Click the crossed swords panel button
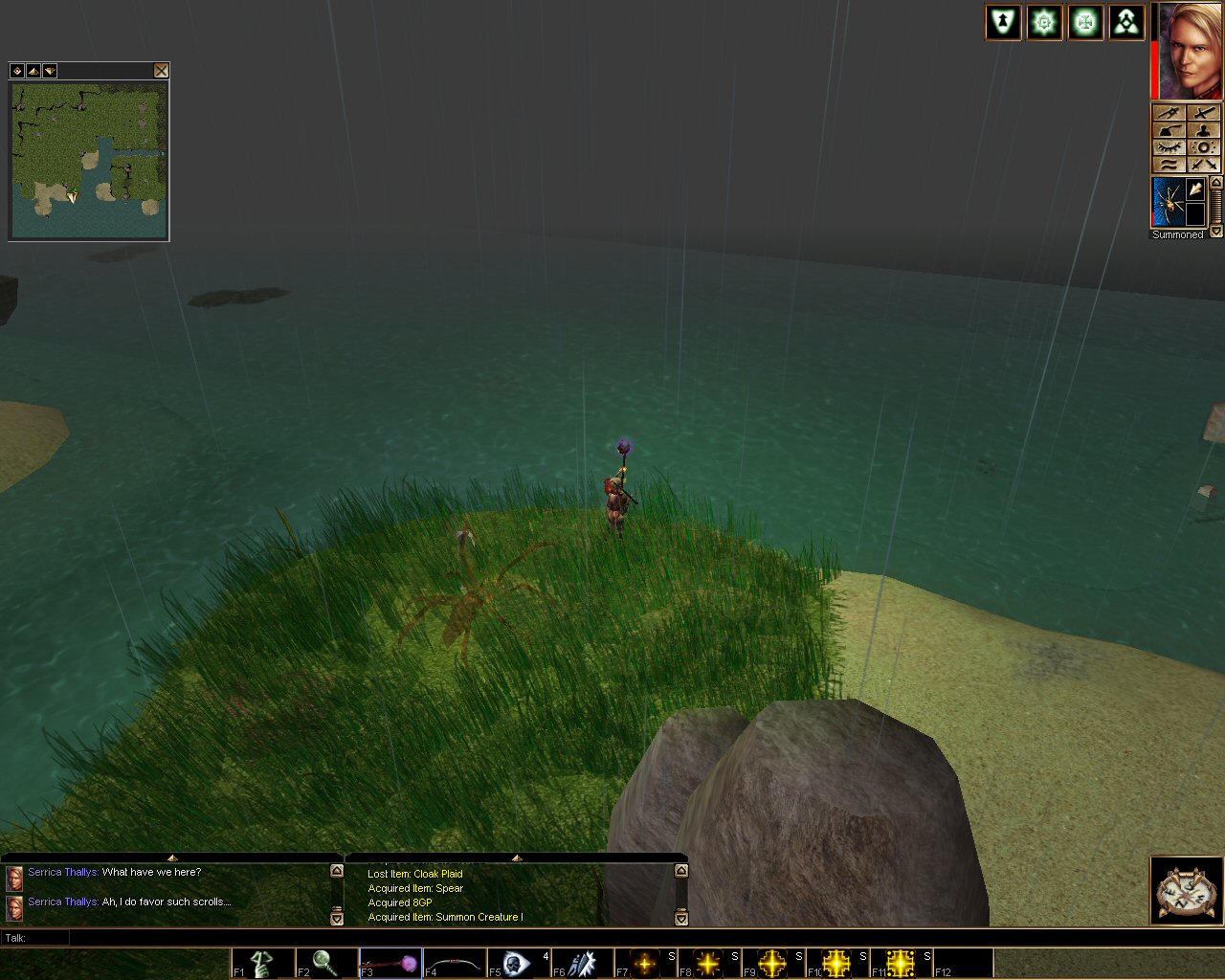 [1204, 113]
